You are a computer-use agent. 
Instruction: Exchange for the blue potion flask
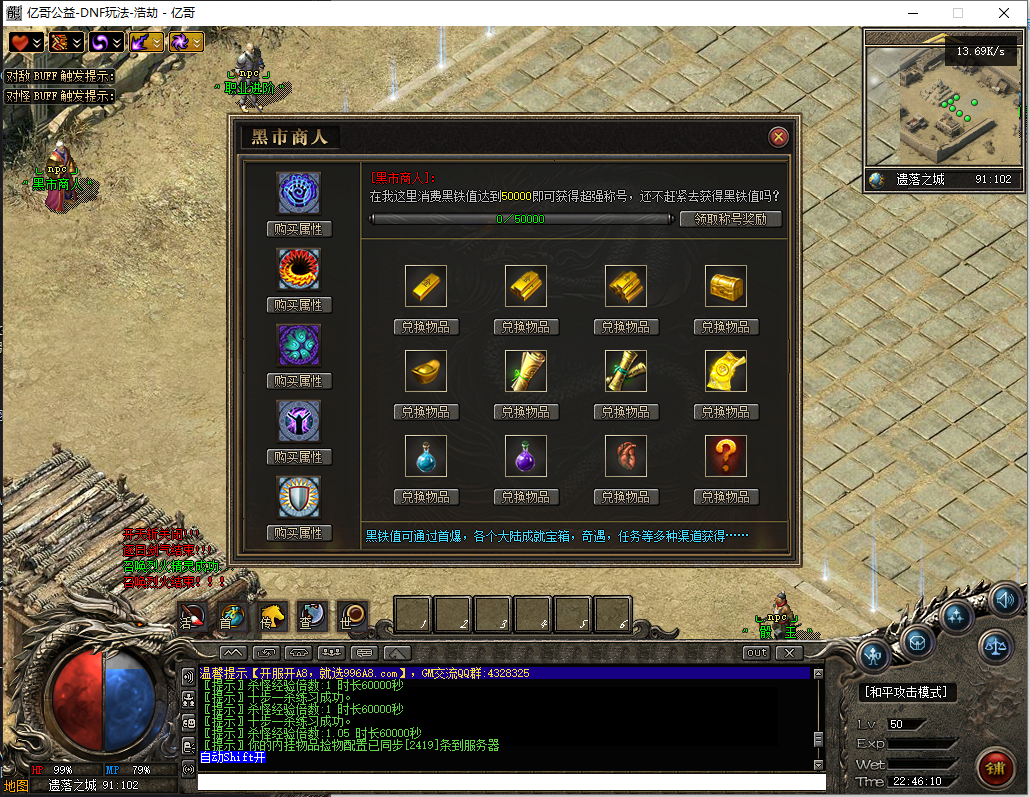[x=426, y=497]
